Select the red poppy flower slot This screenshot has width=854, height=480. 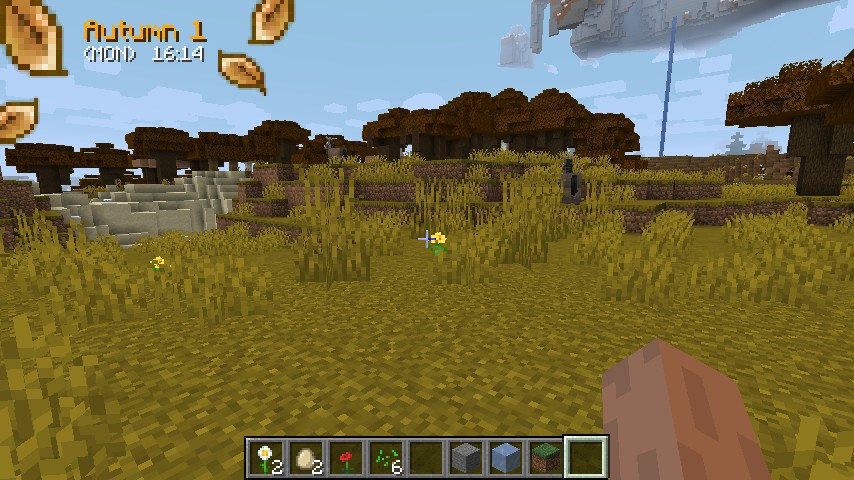(x=346, y=458)
